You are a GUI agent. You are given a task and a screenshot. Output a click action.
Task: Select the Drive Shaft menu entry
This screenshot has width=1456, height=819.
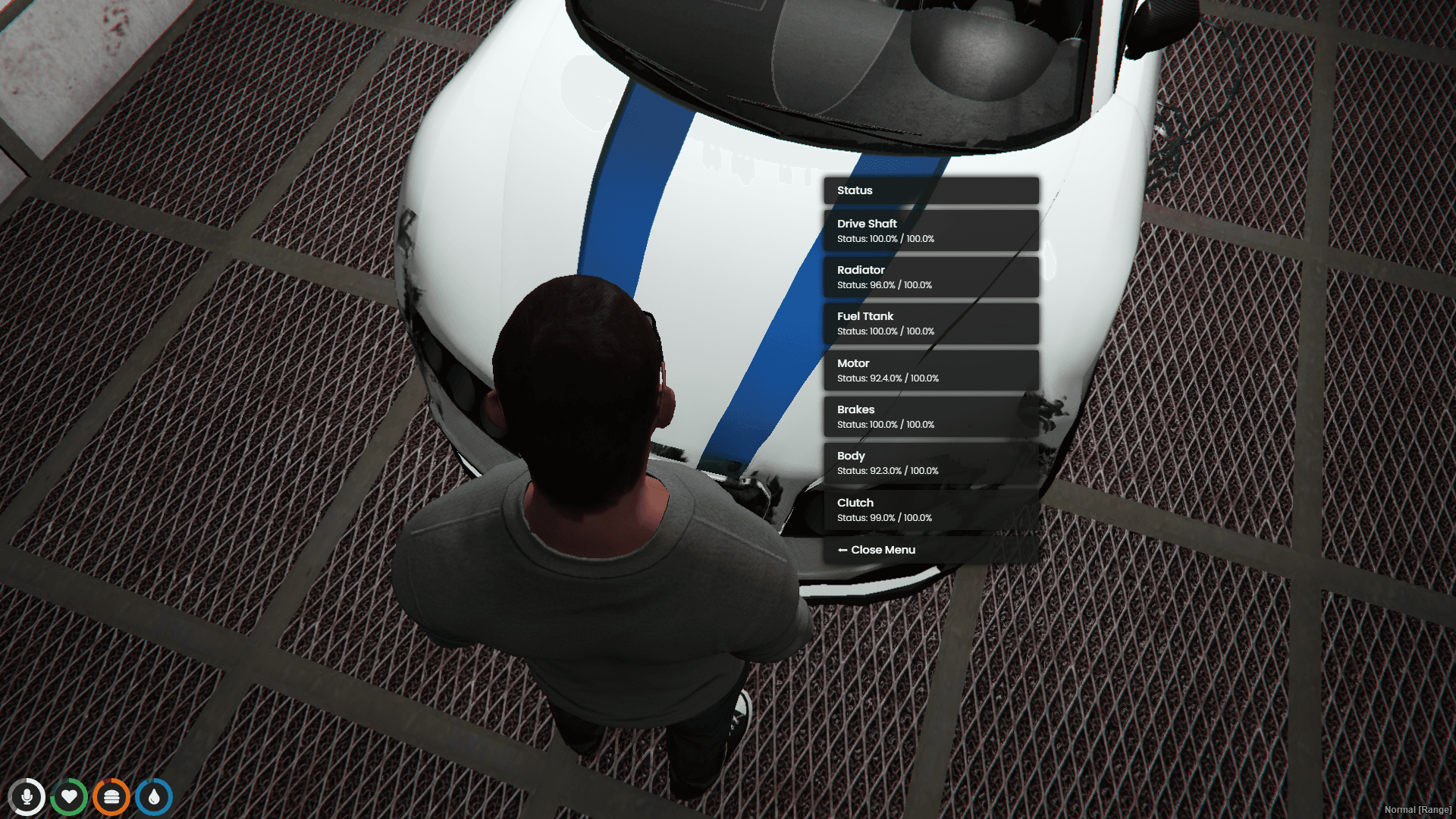click(x=930, y=230)
